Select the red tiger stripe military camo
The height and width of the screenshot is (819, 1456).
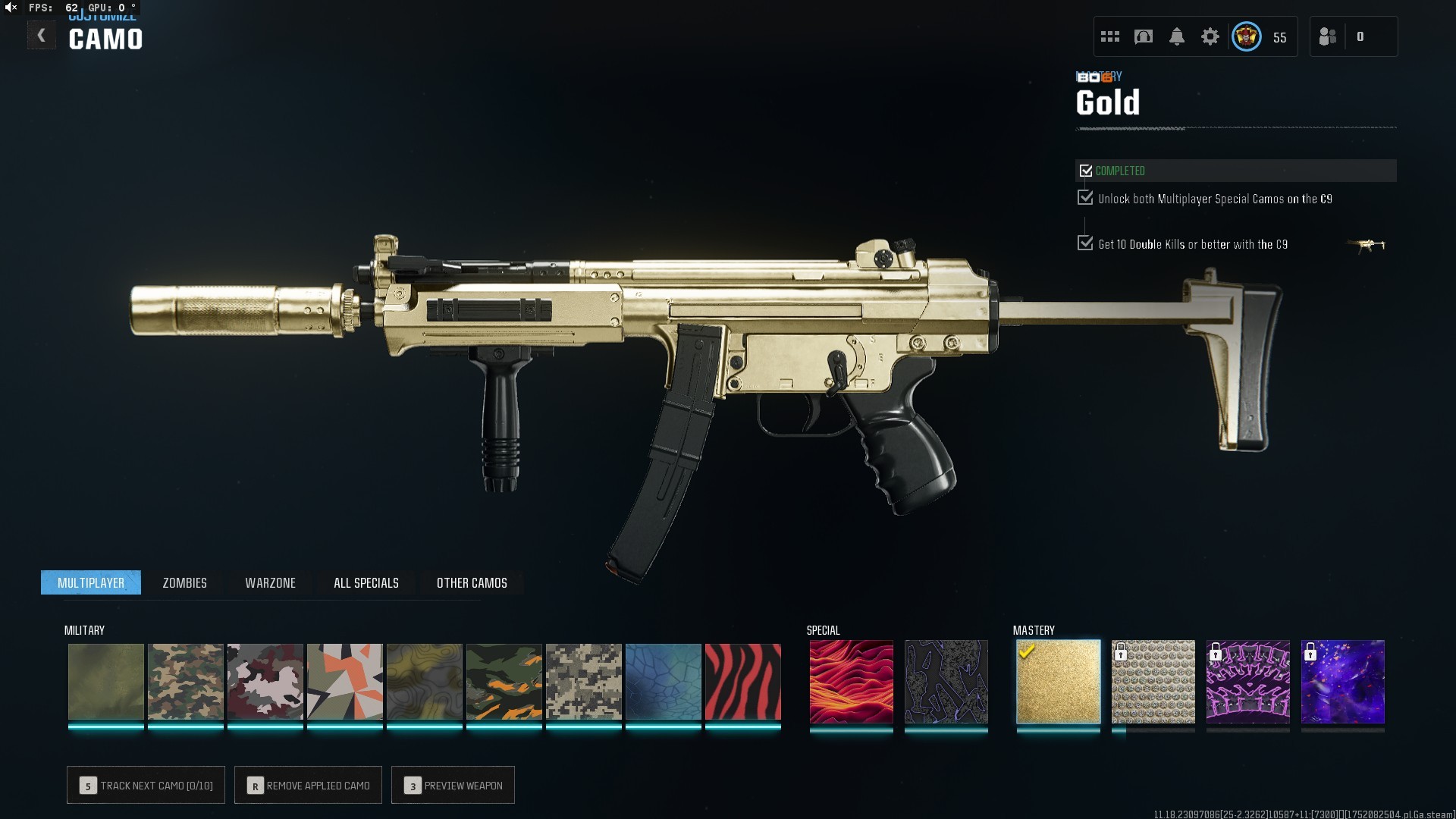tap(742, 682)
